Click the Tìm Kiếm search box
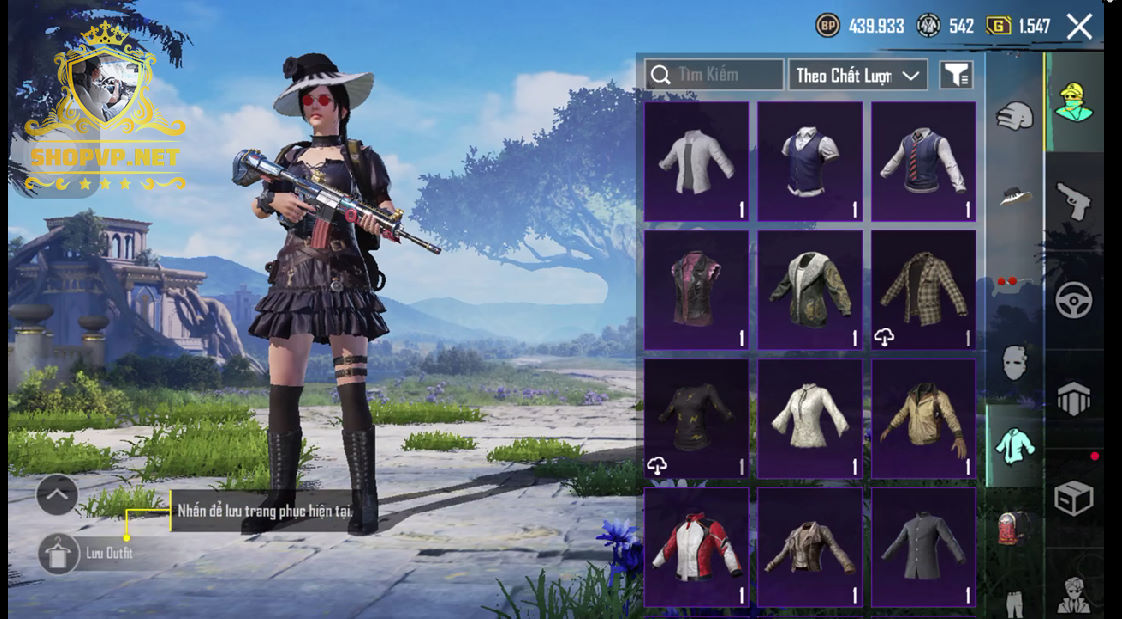The image size is (1122, 619). coord(715,75)
